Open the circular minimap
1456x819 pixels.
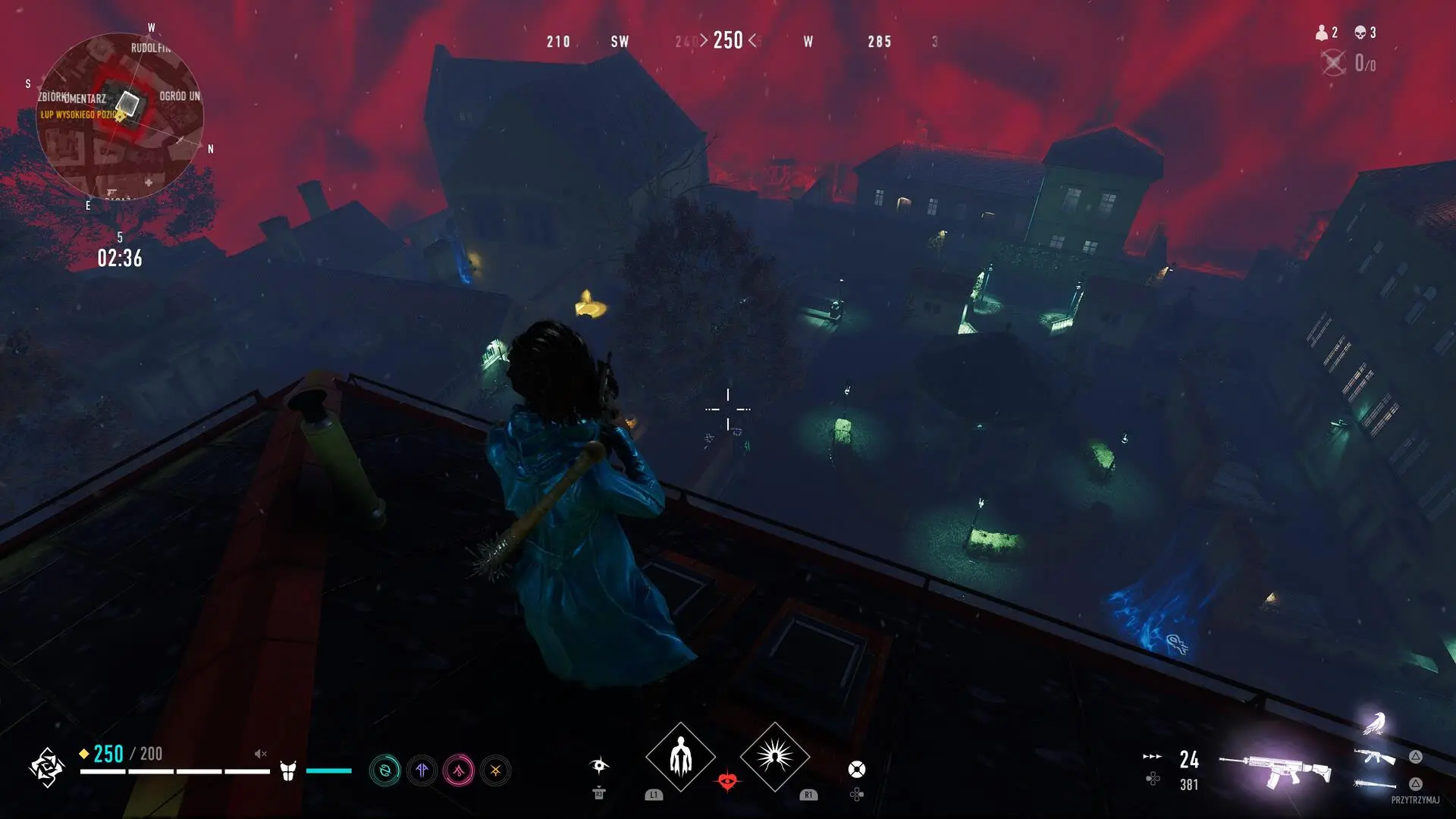pos(120,116)
